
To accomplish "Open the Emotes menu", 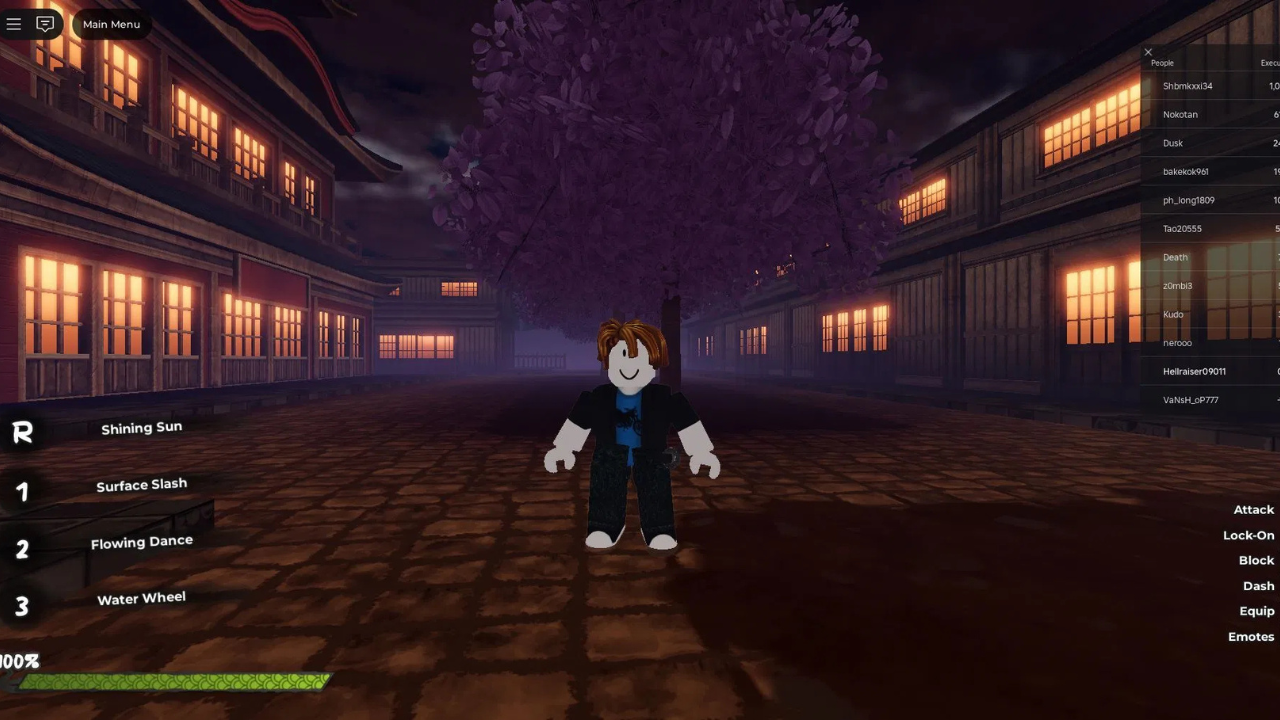I will (1251, 637).
